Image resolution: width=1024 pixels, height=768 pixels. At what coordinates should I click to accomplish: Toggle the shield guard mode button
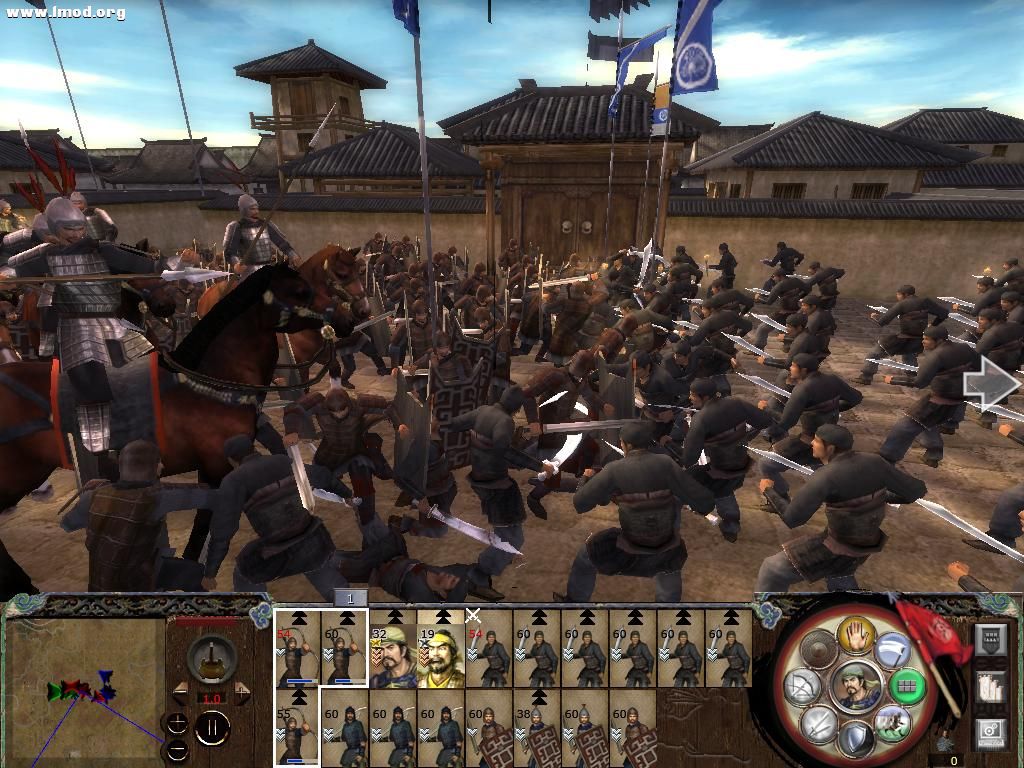click(855, 740)
